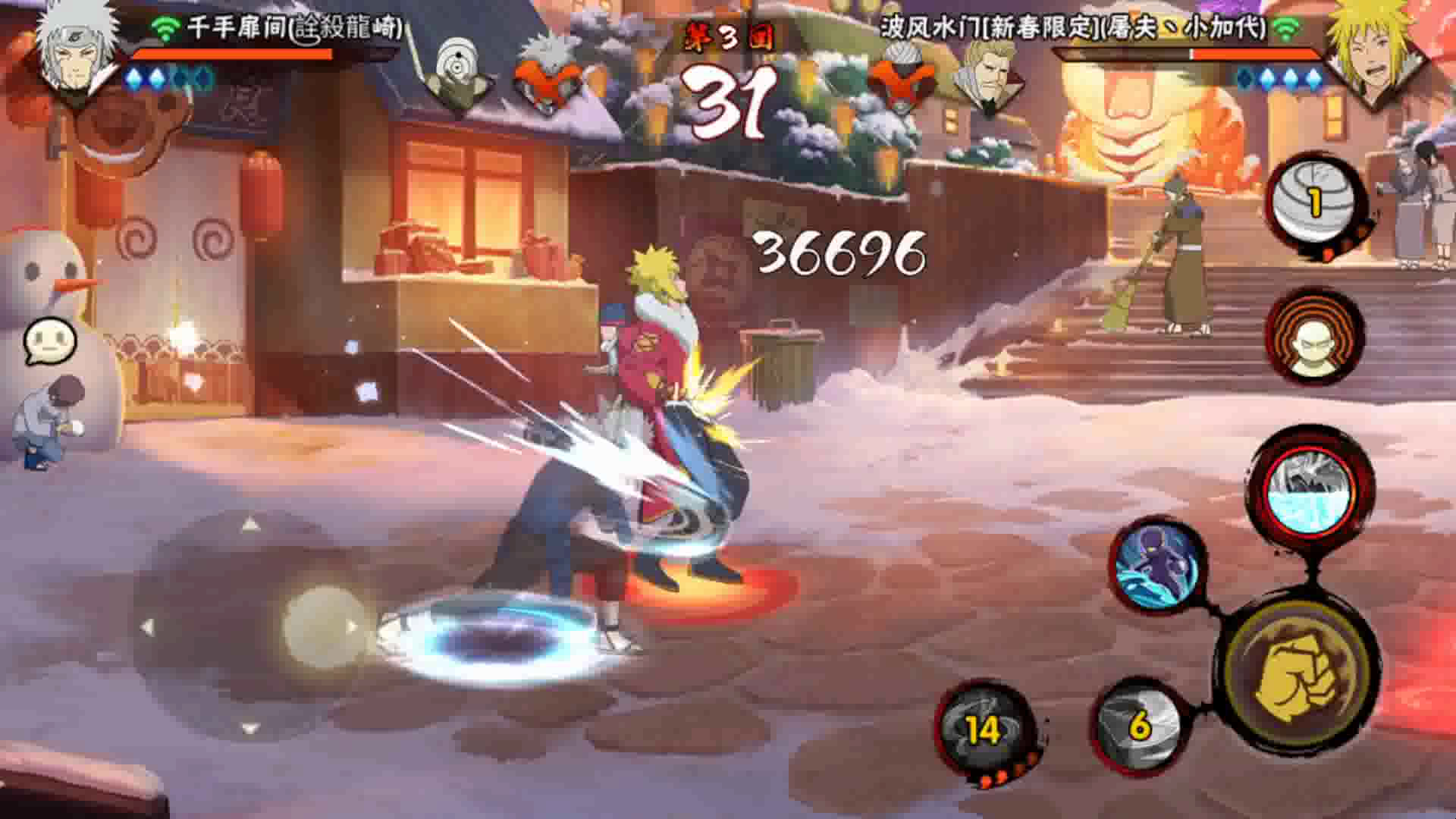Tap Minato's health bar gauge
The height and width of the screenshot is (819, 1456).
(x=1198, y=53)
